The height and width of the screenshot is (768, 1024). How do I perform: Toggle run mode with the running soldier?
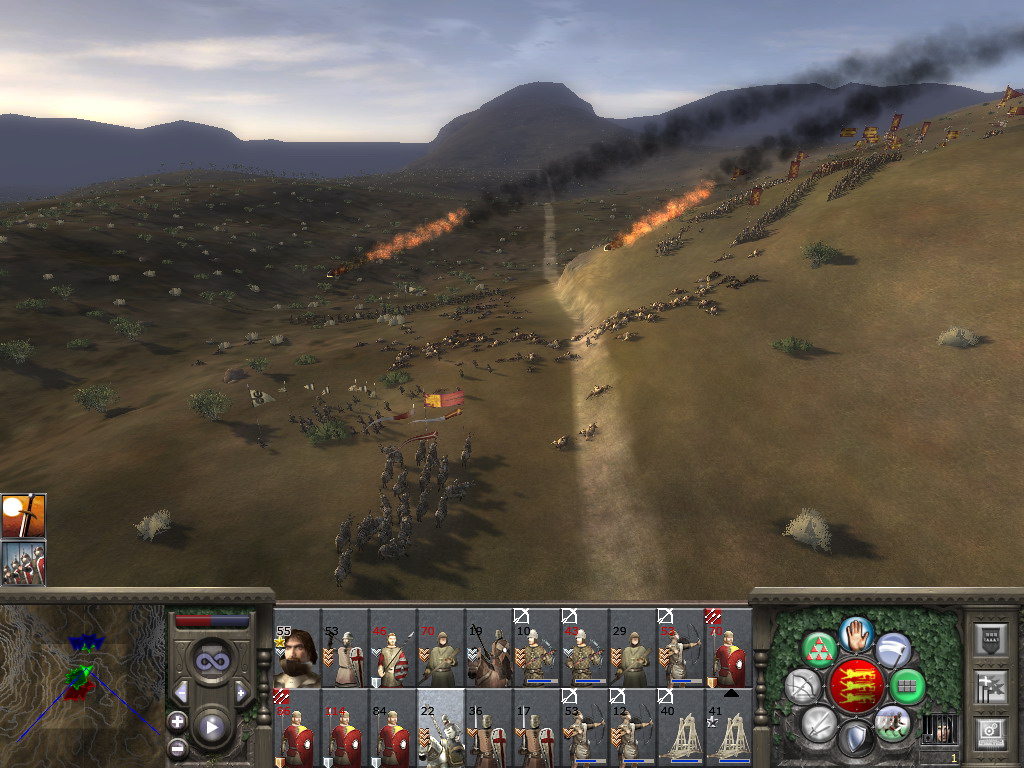[x=892, y=722]
